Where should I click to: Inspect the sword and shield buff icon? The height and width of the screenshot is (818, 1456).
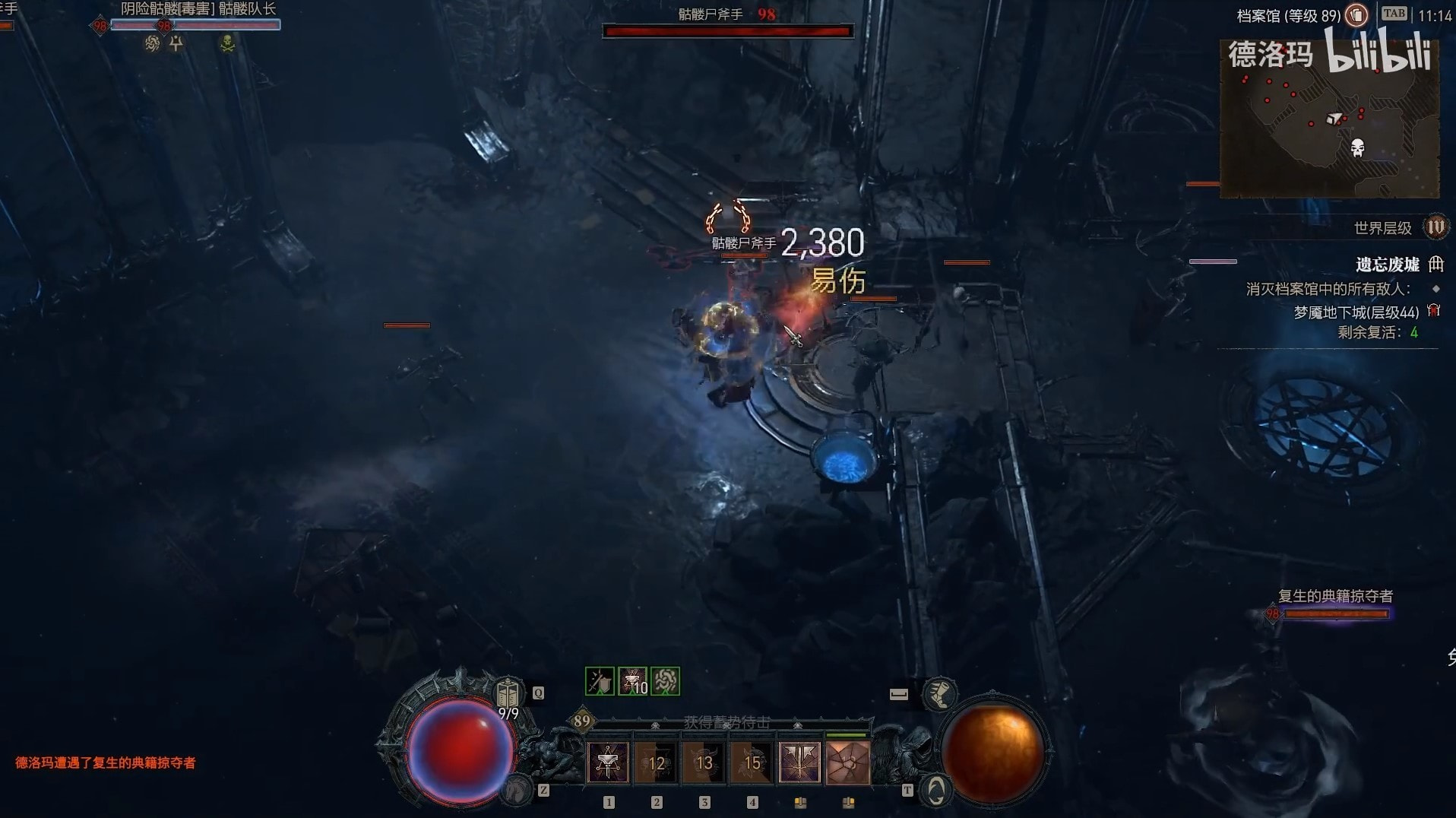(600, 681)
